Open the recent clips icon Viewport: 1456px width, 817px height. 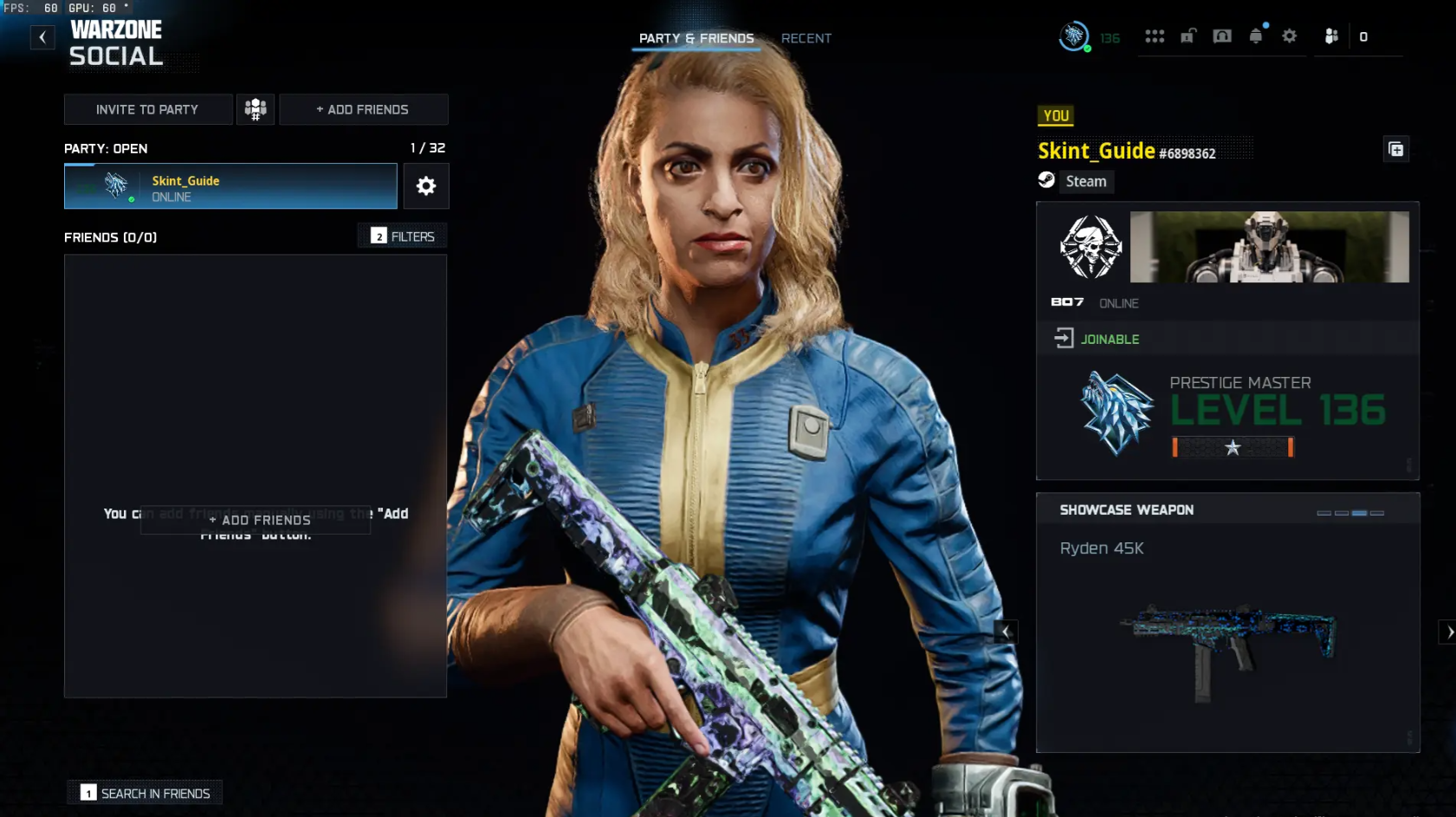click(1223, 36)
